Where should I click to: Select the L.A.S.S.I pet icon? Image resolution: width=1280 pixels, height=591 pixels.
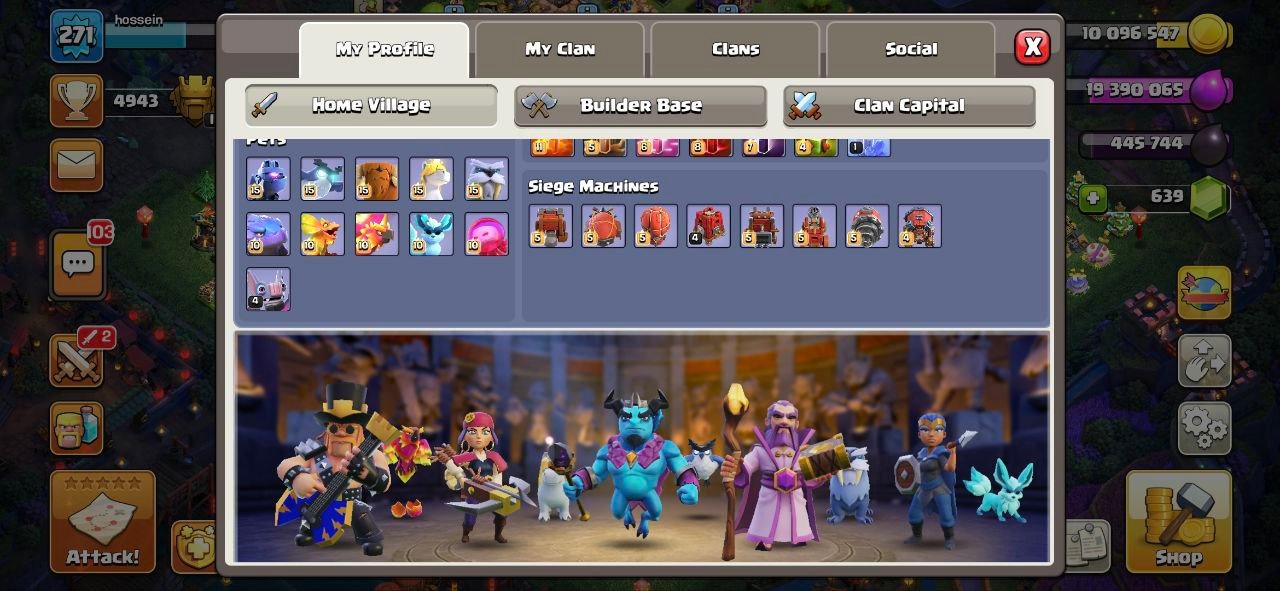(268, 179)
